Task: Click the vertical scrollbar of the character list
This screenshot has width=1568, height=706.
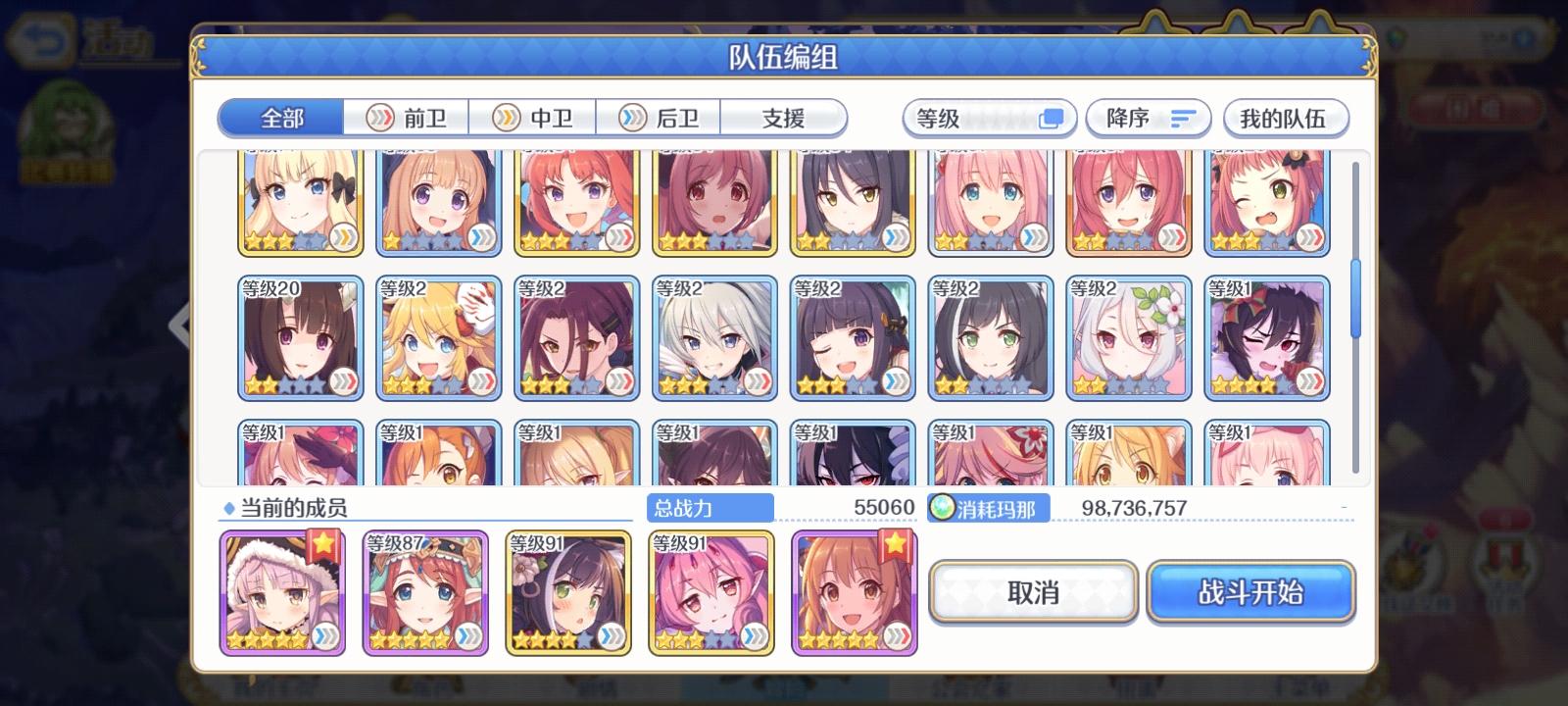Action: pyautogui.click(x=1358, y=294)
